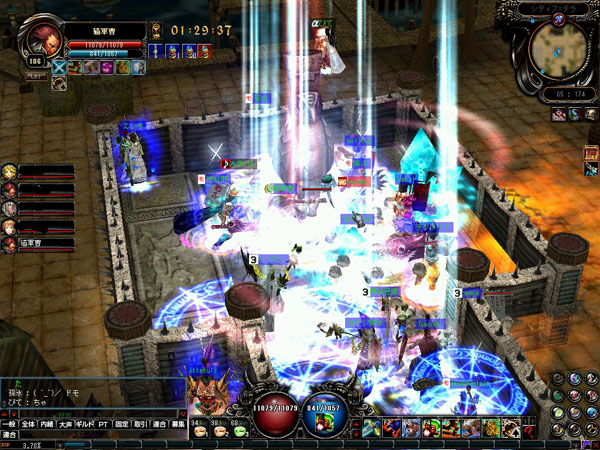Open the 取引 trade chat tab
The width and height of the screenshot is (600, 450).
(140, 424)
